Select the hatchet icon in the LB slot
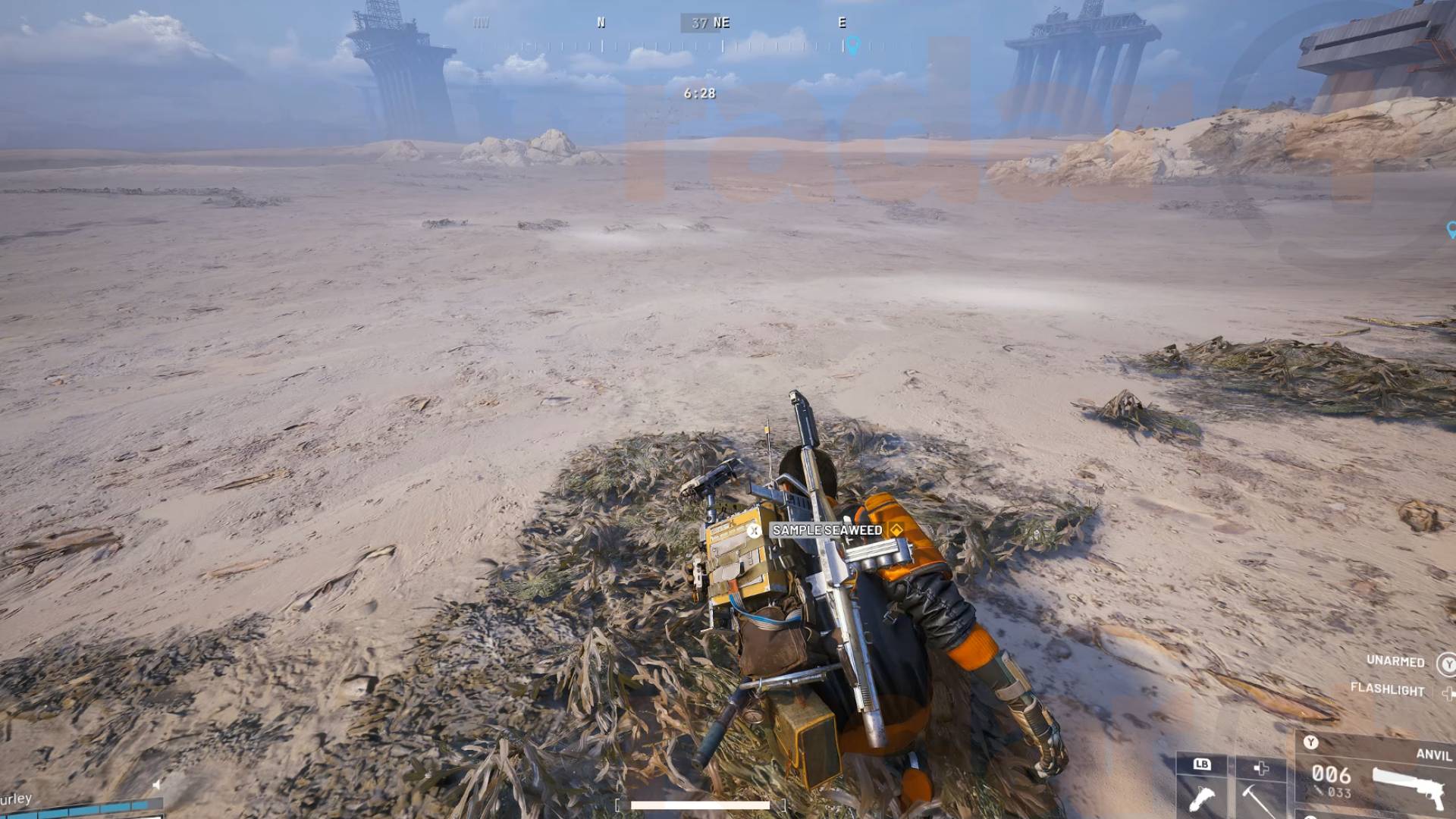1456x819 pixels. point(1202,800)
